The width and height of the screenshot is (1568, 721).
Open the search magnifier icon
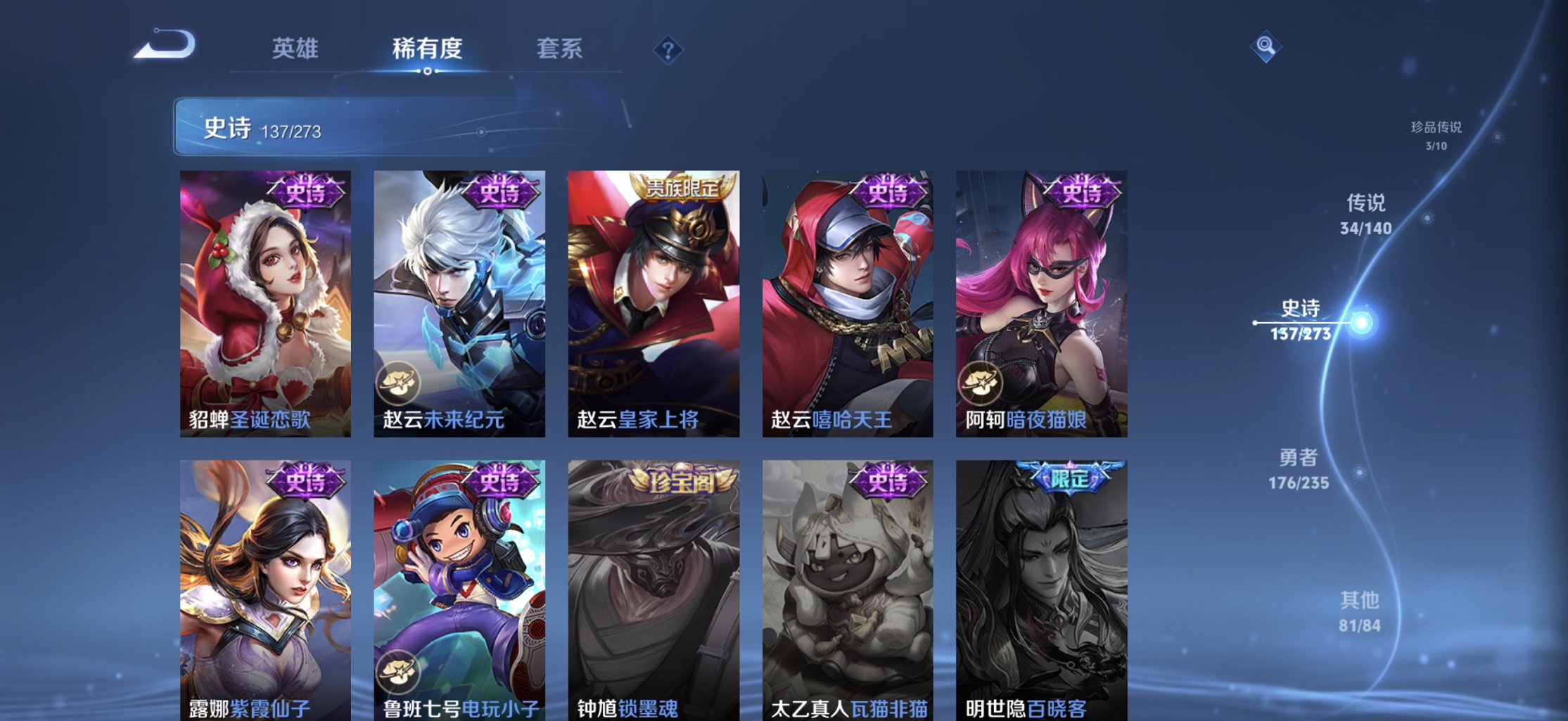pyautogui.click(x=1265, y=45)
